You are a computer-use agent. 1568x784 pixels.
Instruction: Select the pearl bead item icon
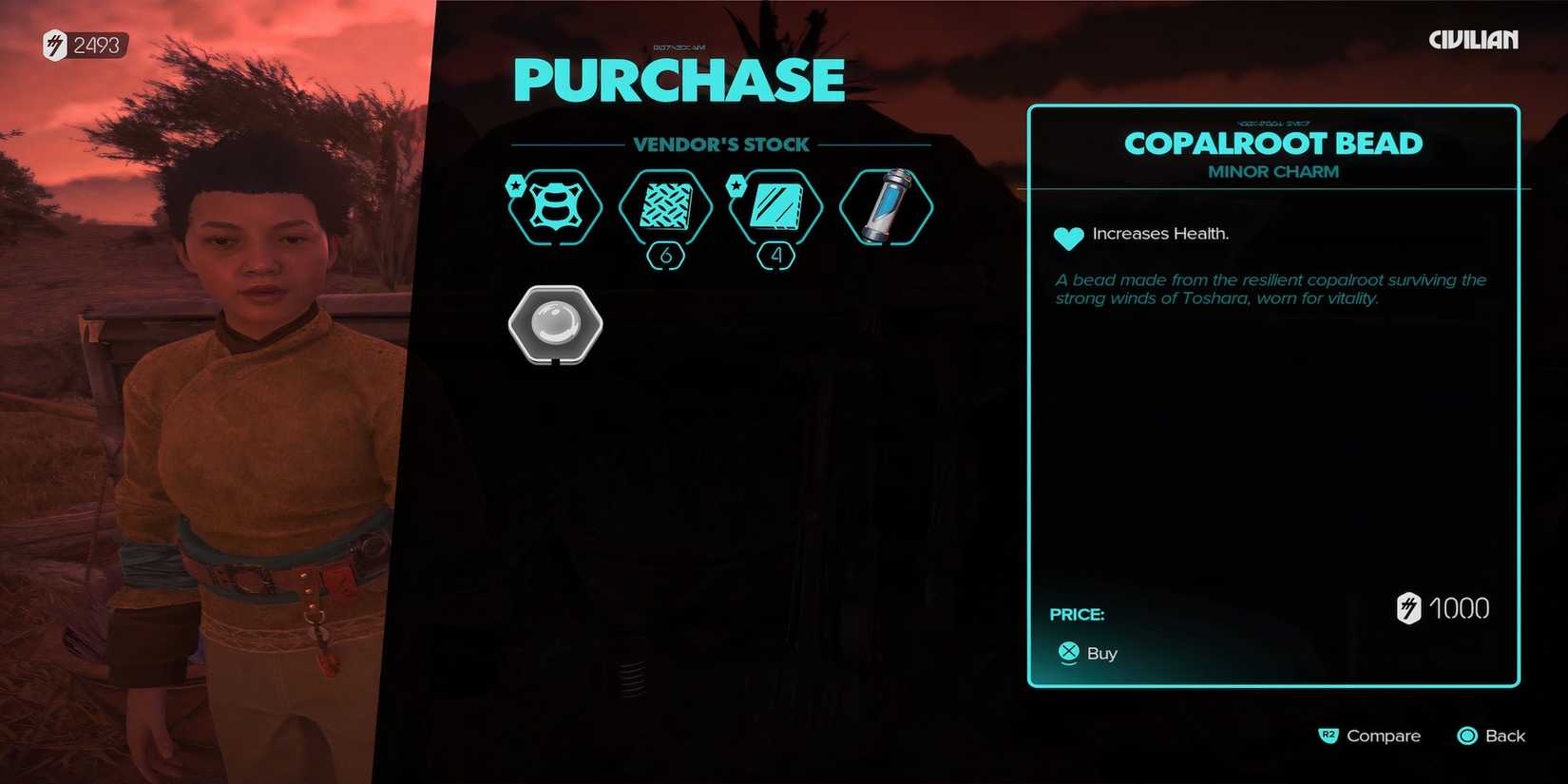pos(555,323)
